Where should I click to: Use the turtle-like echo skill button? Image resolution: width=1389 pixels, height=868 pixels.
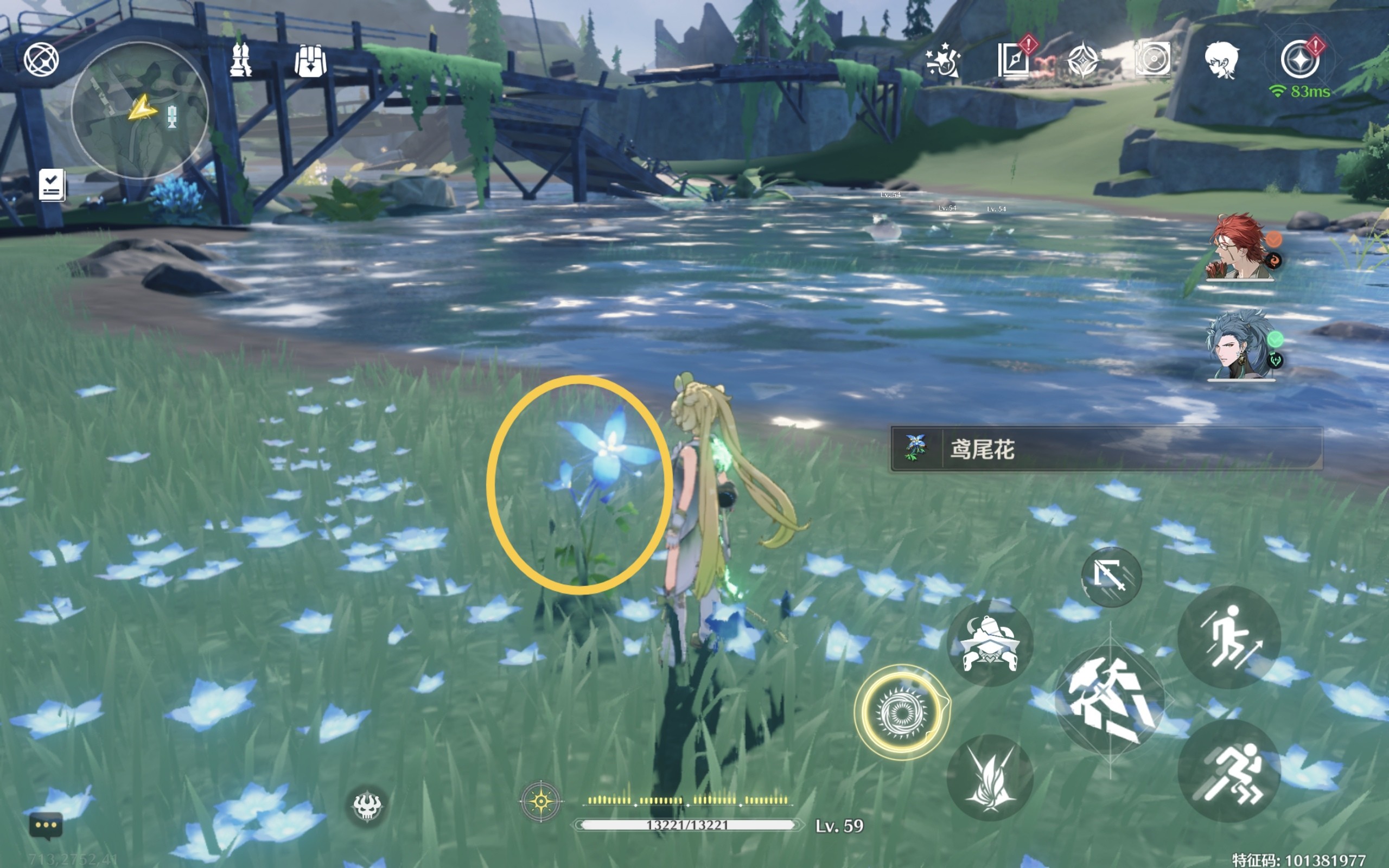click(x=990, y=643)
